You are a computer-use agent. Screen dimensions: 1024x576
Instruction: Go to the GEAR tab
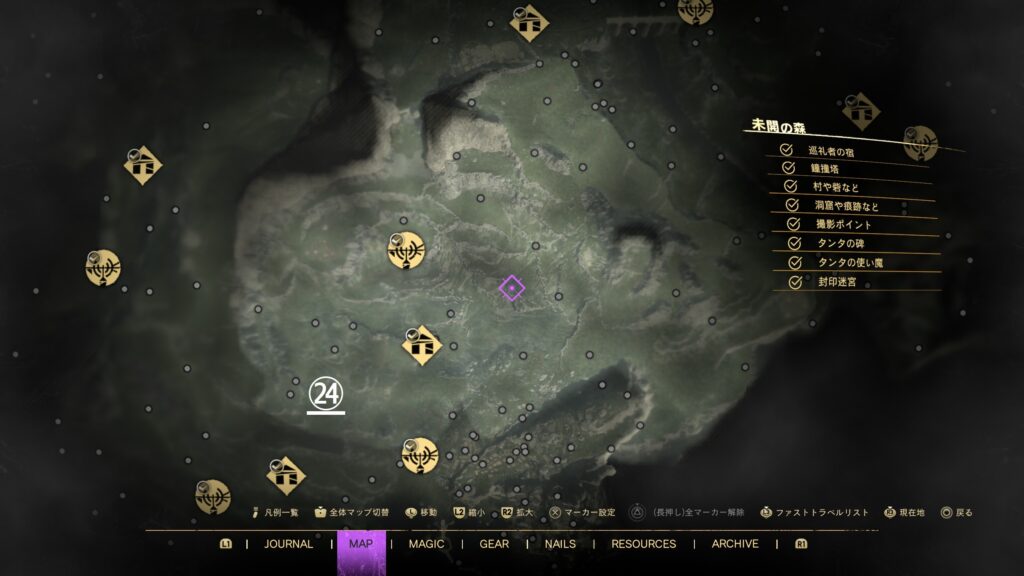click(x=494, y=544)
